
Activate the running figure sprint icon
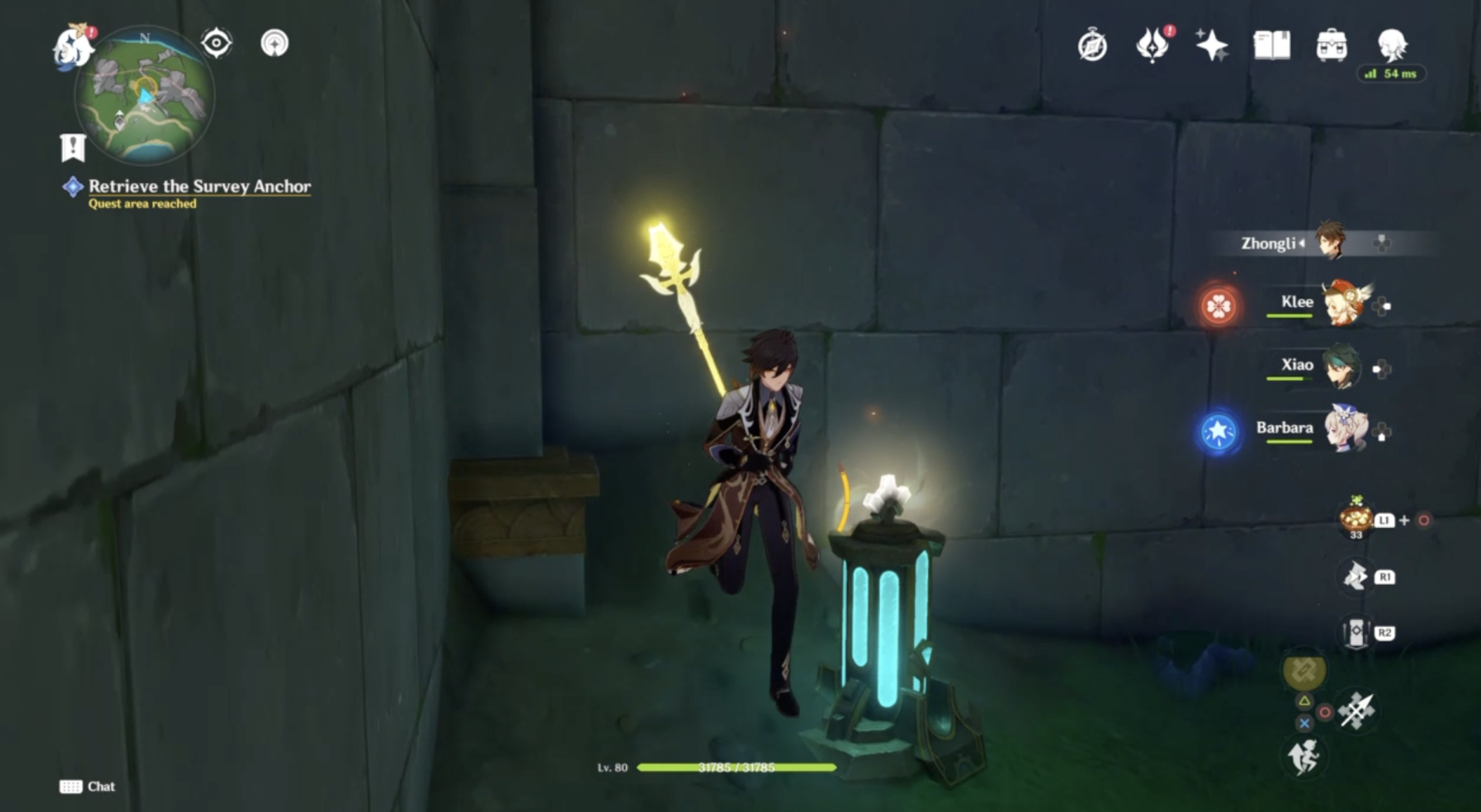1304,756
